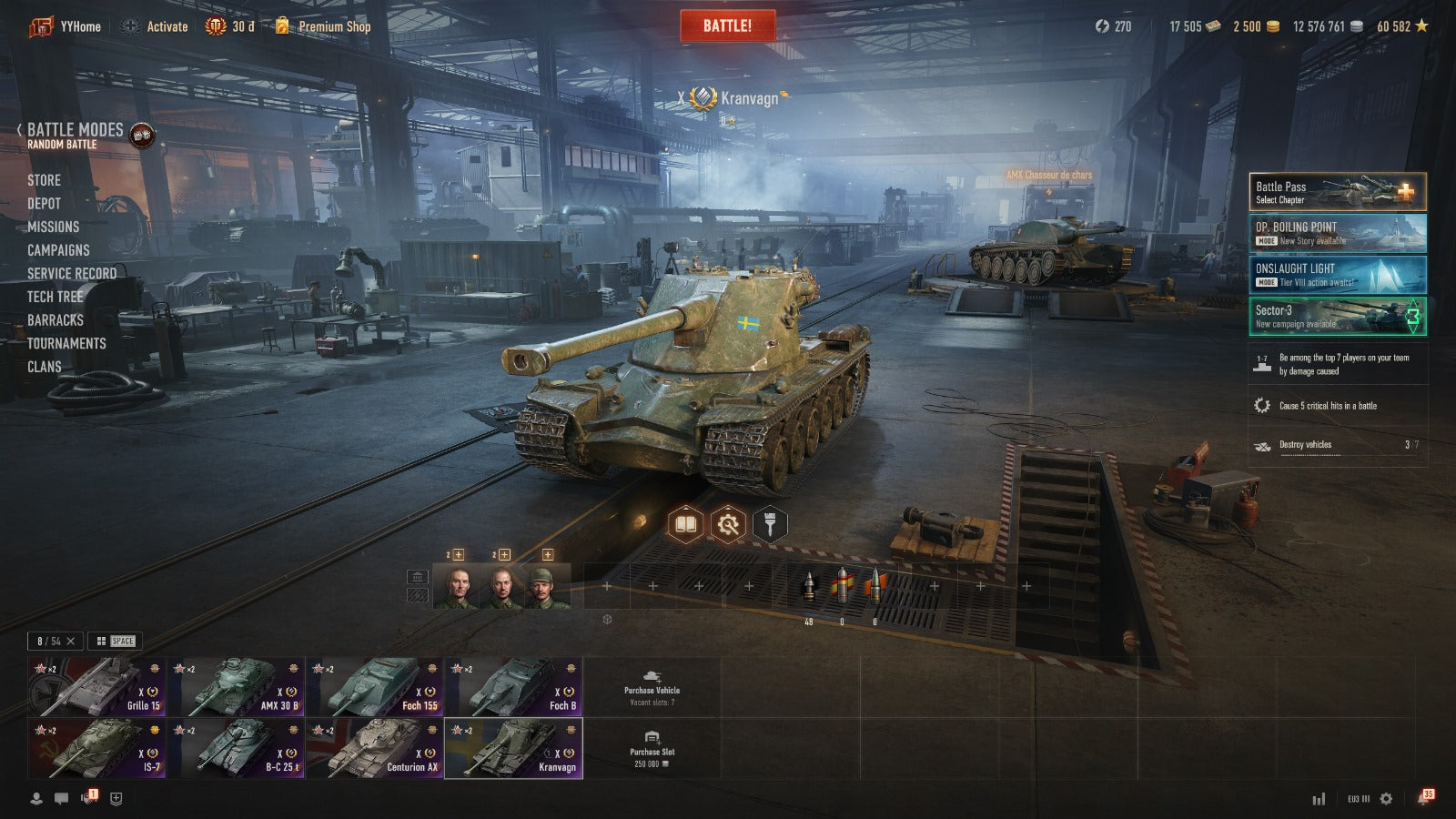1456x819 pixels.
Task: View the Clans page
Action: coord(44,367)
